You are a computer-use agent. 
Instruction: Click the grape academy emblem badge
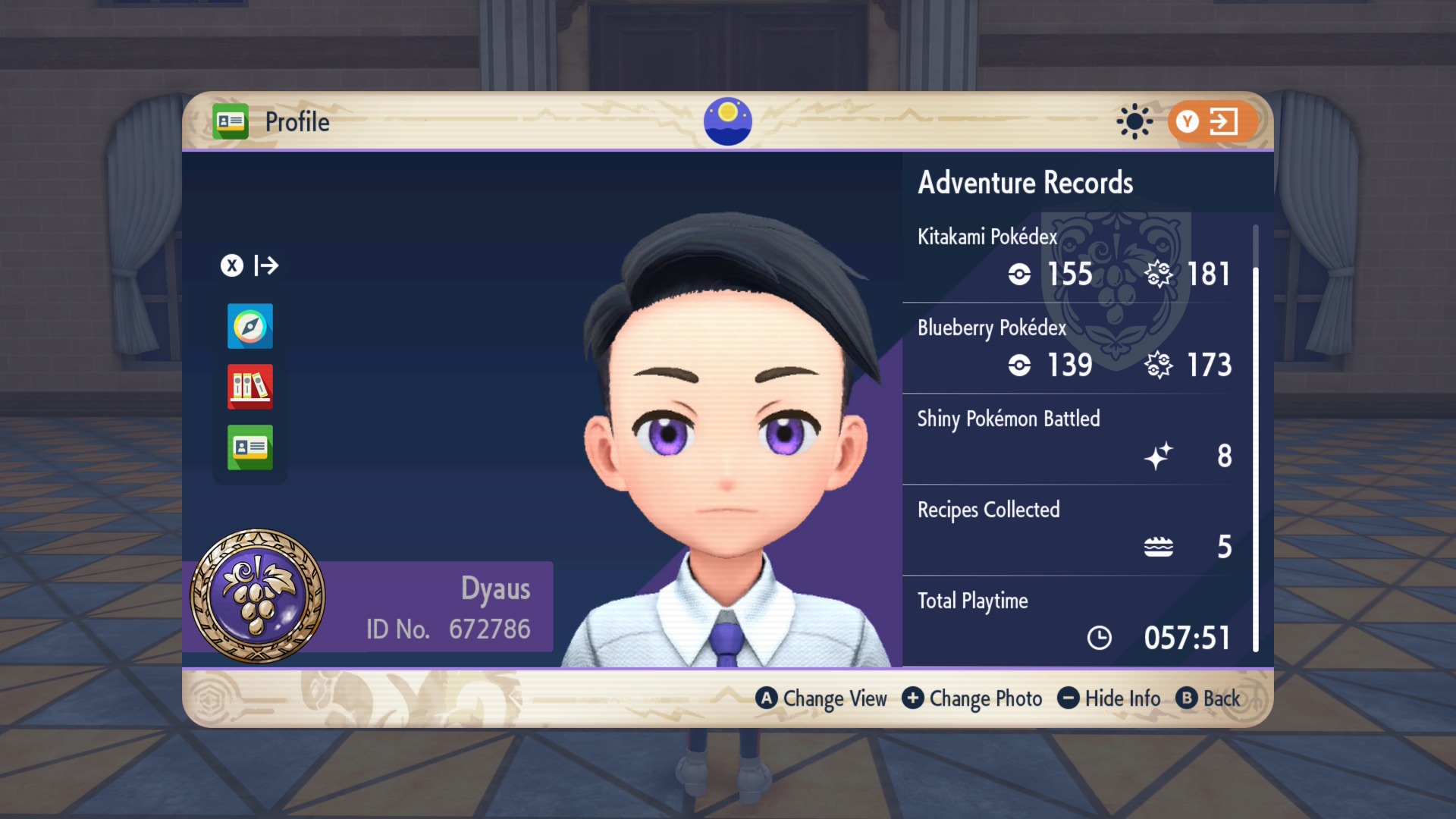point(258,596)
